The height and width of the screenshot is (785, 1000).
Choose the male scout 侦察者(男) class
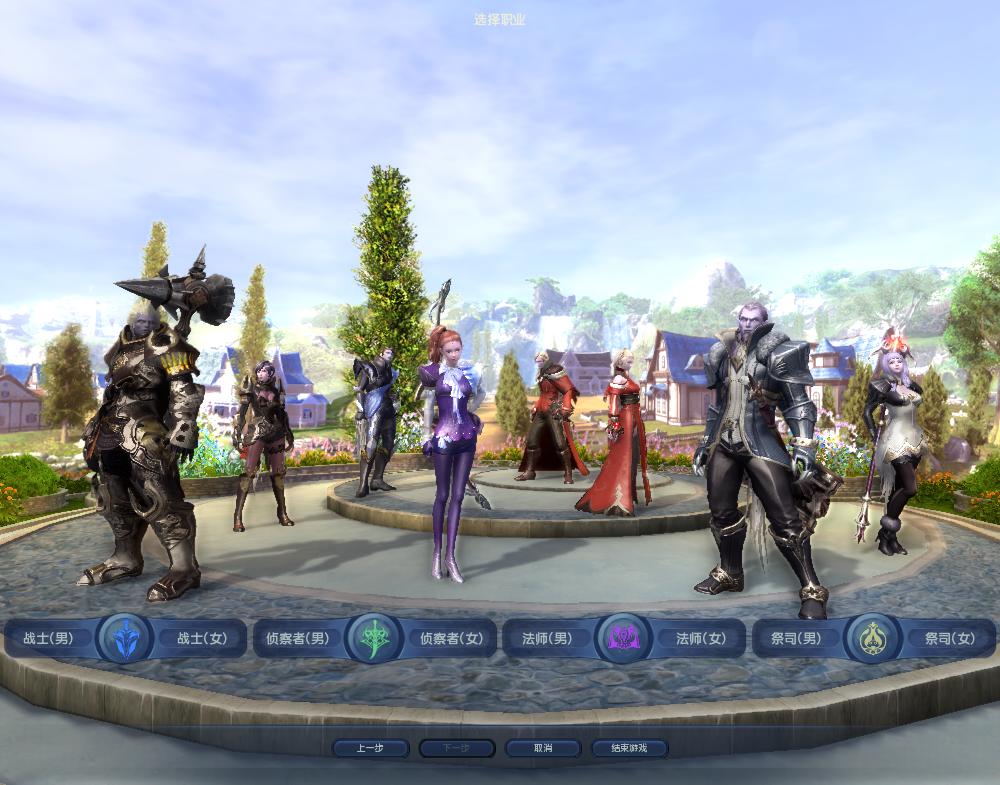click(x=297, y=638)
